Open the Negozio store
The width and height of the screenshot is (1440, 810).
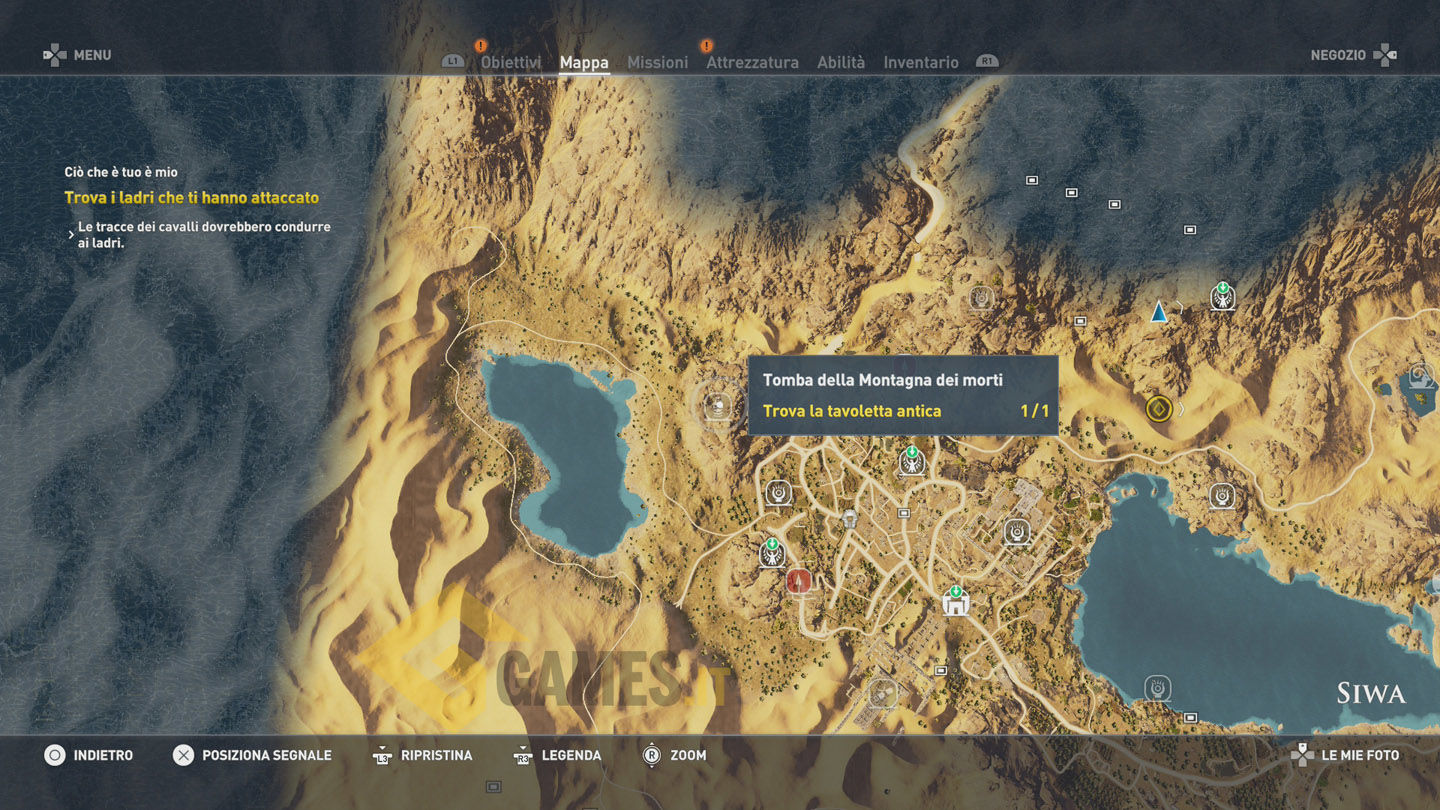tap(1351, 55)
